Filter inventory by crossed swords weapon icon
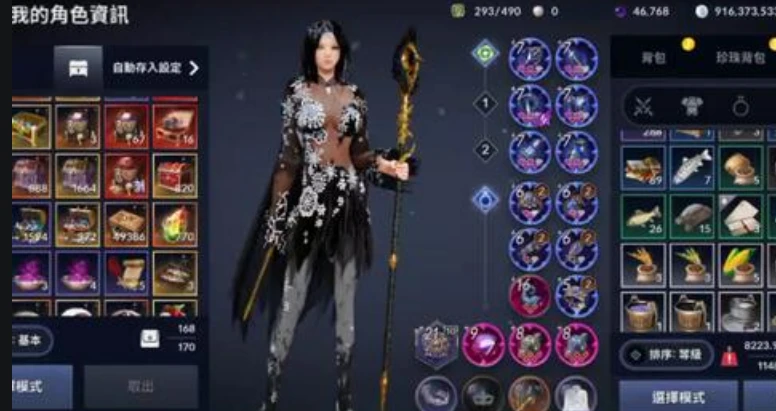The width and height of the screenshot is (776, 411). pos(644,105)
